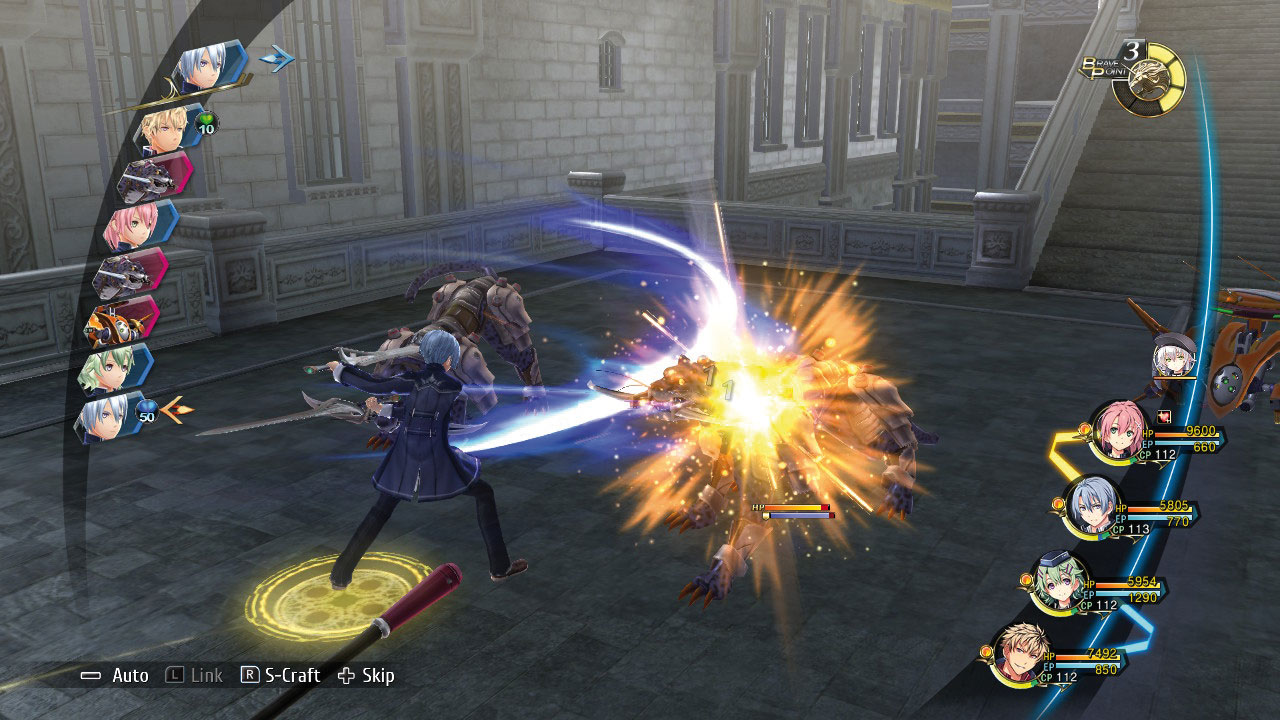Select the green-haired party portrait with 5954 HP
Image resolution: width=1280 pixels, height=720 pixels.
[1058, 581]
